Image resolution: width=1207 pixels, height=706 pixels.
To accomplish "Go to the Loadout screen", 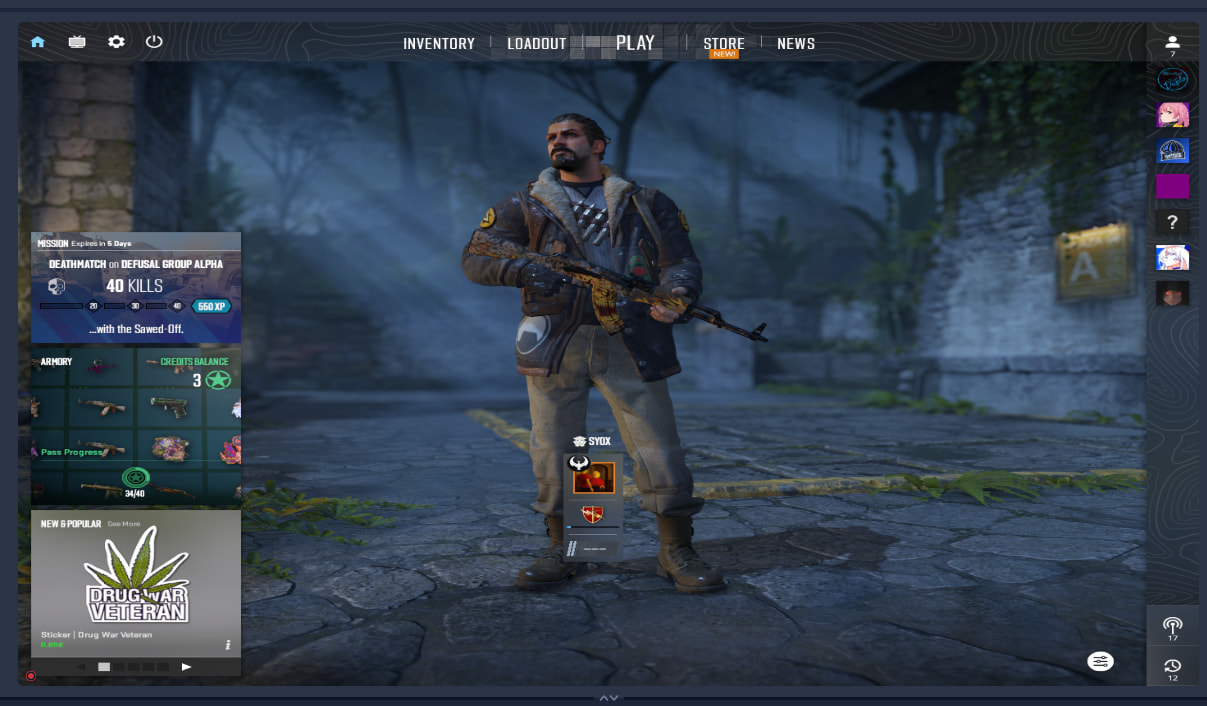I will click(536, 44).
